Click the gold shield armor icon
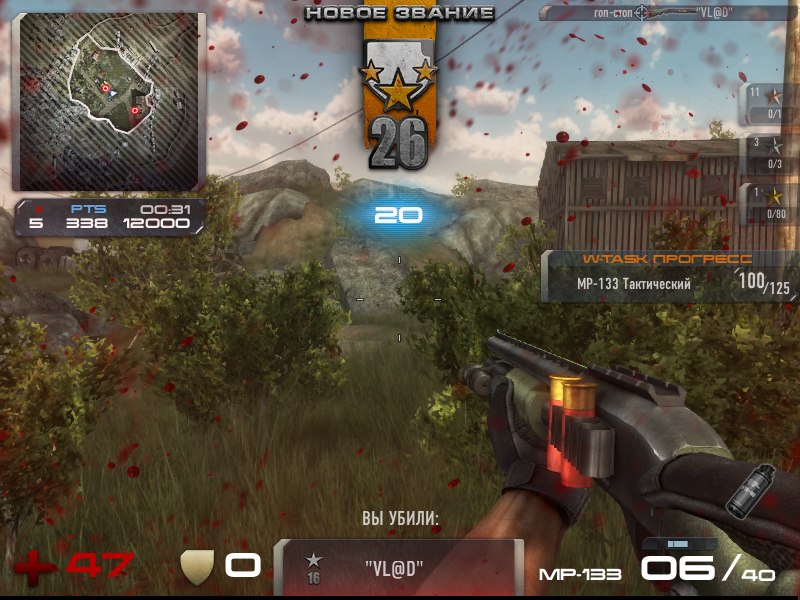The width and height of the screenshot is (800, 600). [x=198, y=565]
